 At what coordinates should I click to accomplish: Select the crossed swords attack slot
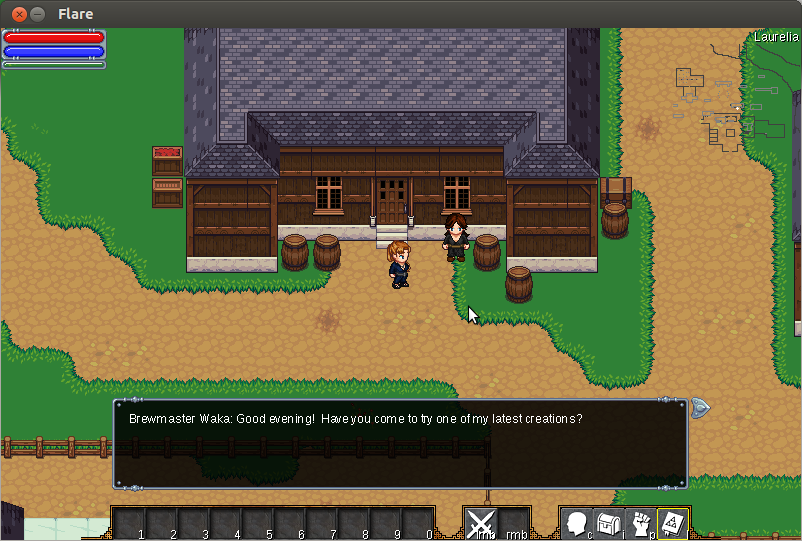pyautogui.click(x=481, y=523)
